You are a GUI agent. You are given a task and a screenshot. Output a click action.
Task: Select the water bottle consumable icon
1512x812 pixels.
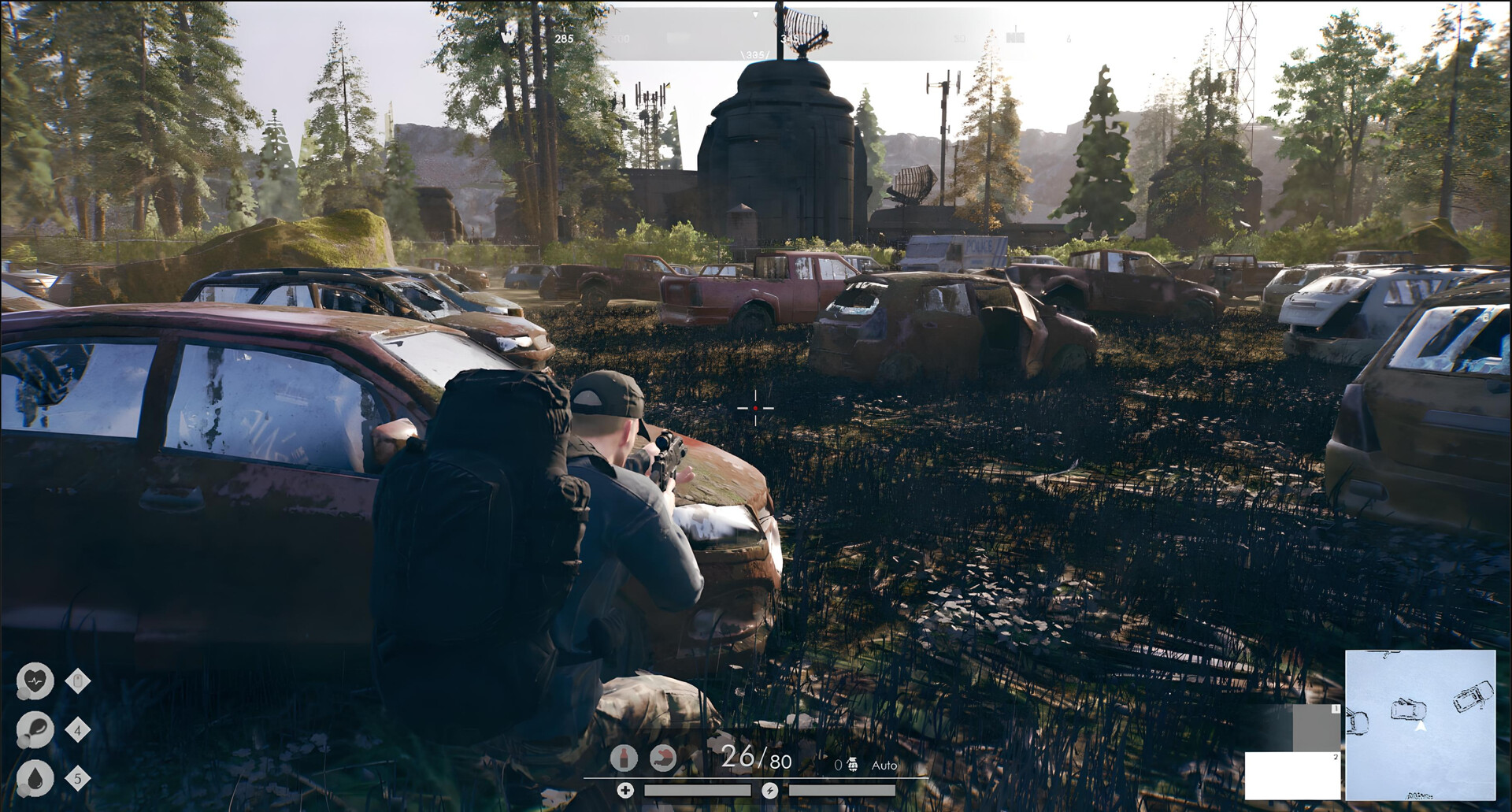click(624, 757)
